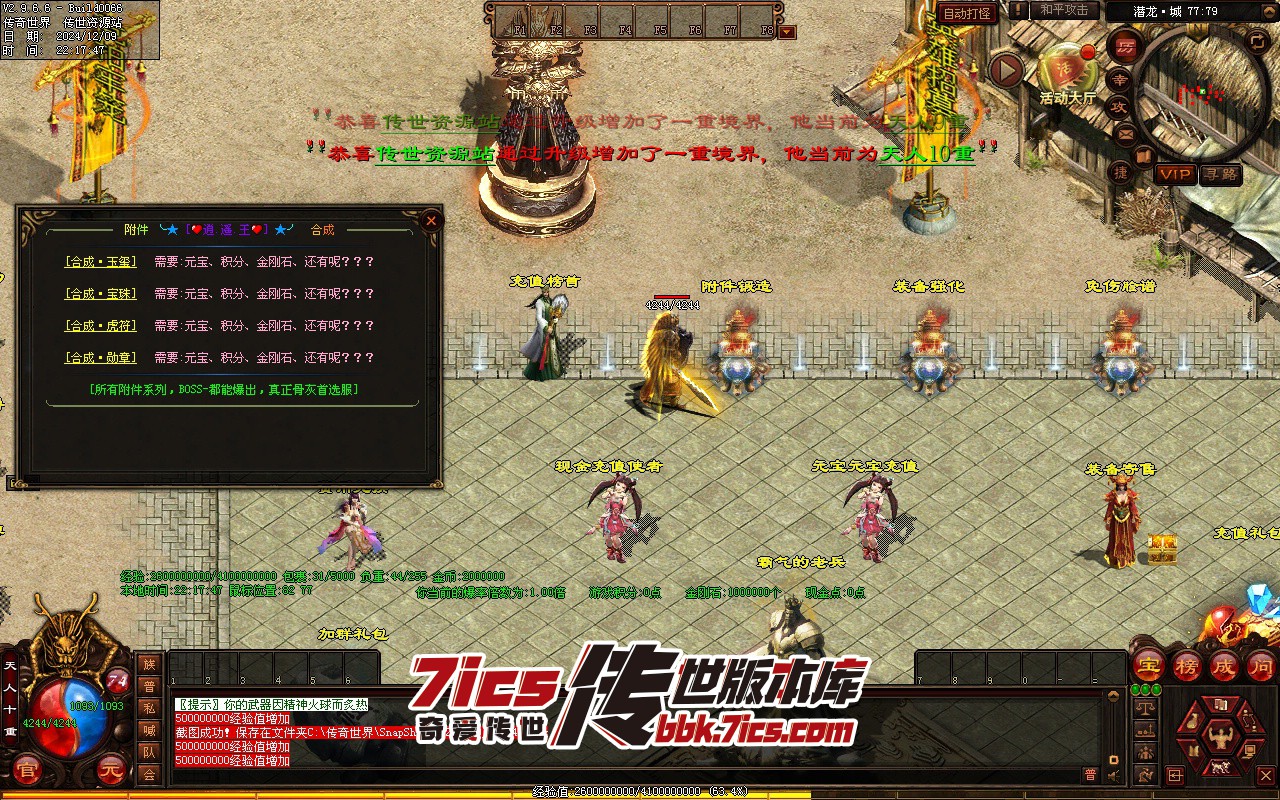The image size is (1280, 800).
Task: Click the 元 yuanbao orb button
Action: coord(111,770)
